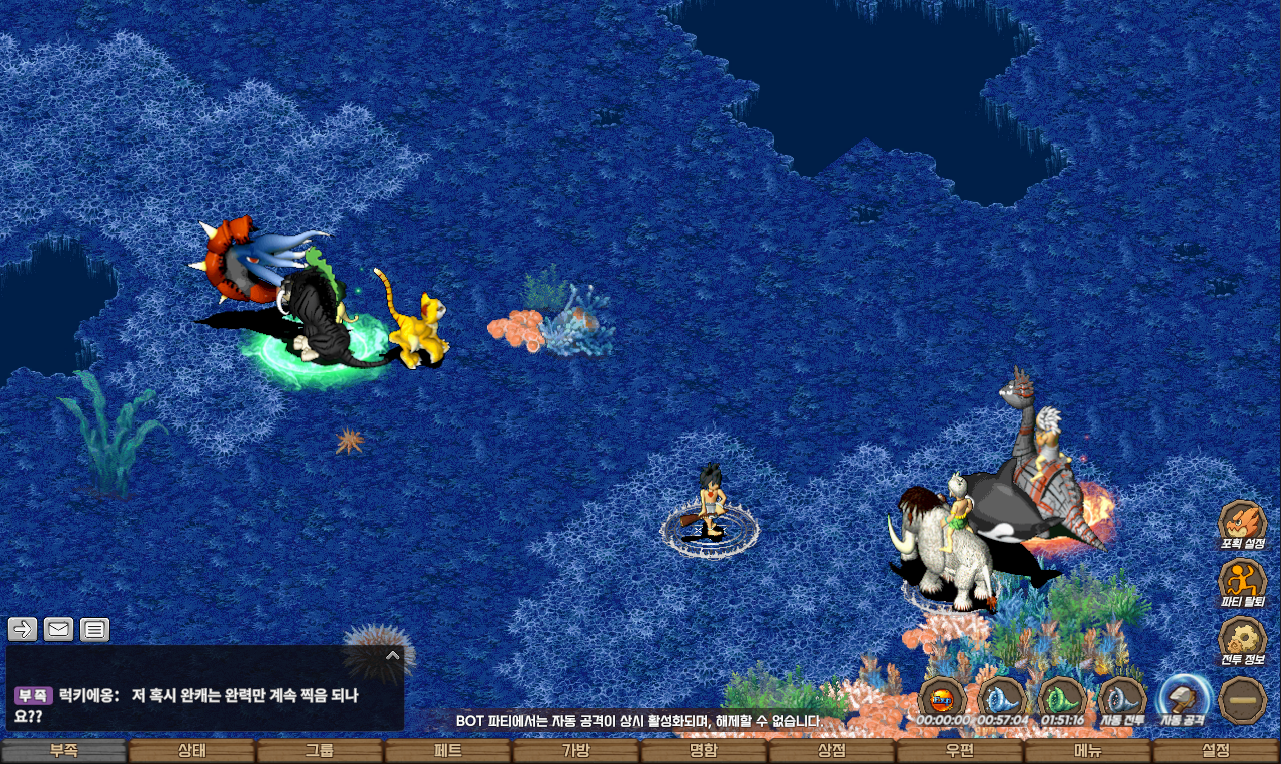
Task: Expand the chat window with up chevron
Action: click(393, 656)
